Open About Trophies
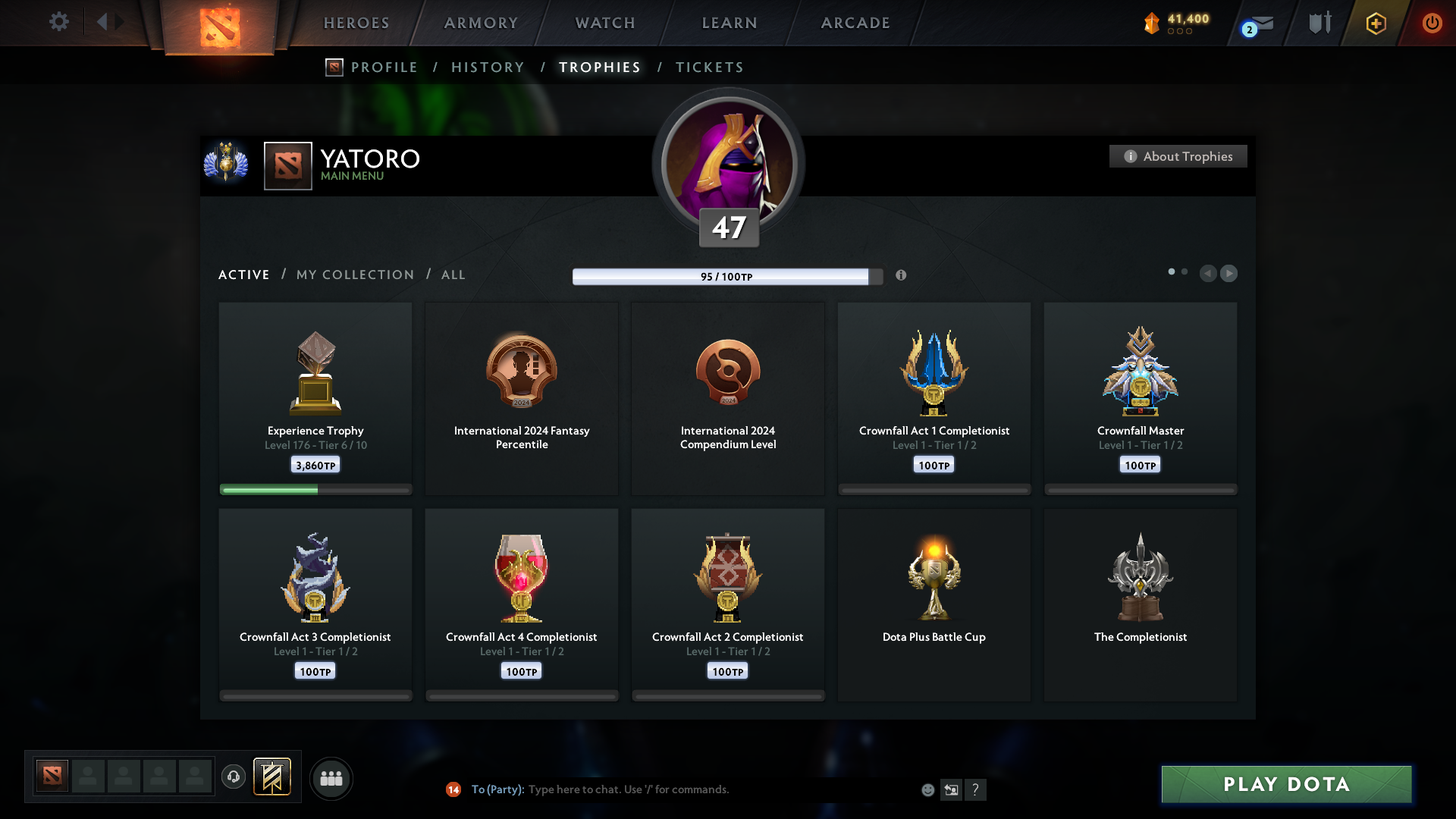Screen dimensions: 1456x819 coord(1178,156)
